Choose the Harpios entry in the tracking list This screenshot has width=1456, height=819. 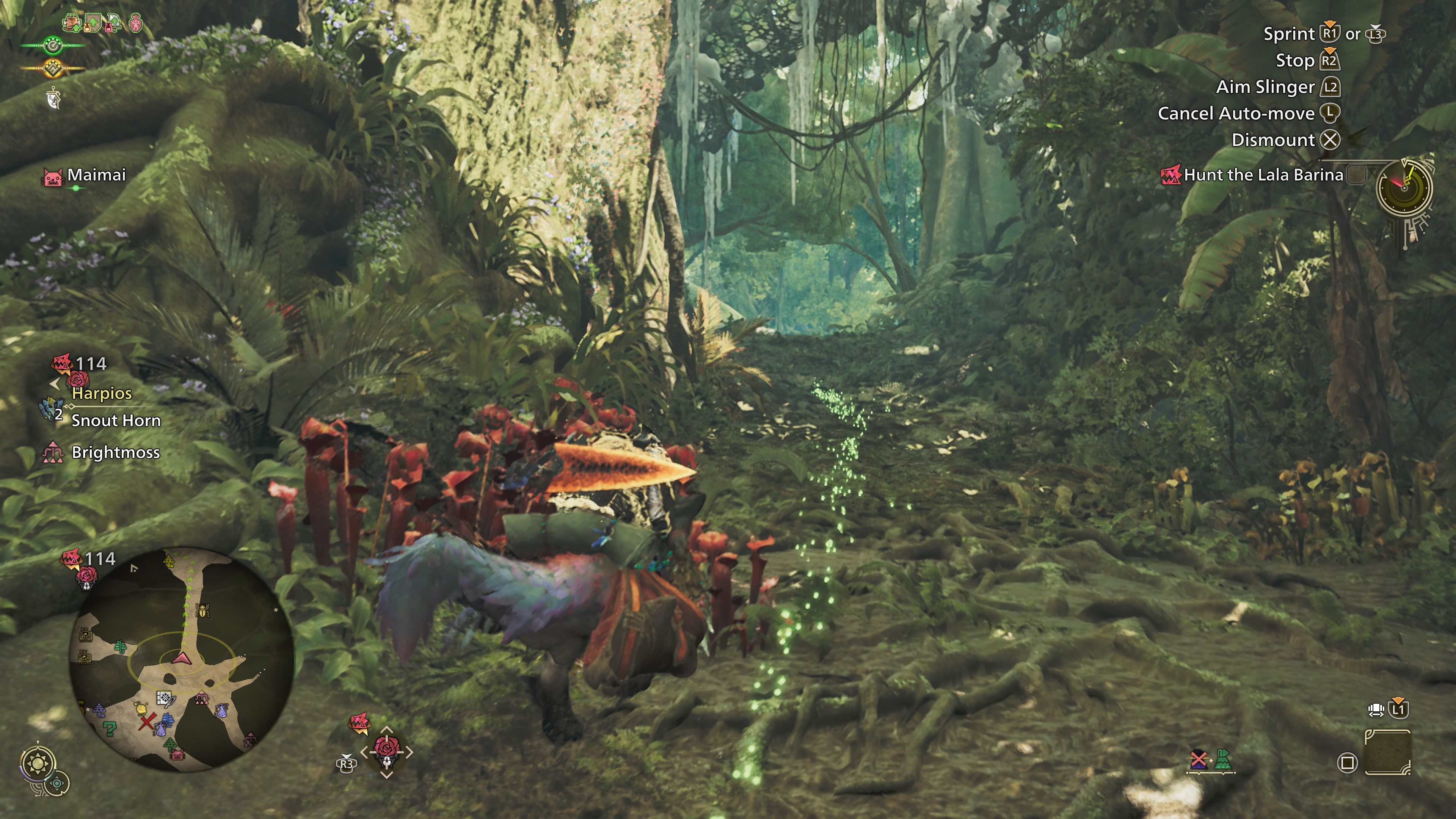coord(102,393)
